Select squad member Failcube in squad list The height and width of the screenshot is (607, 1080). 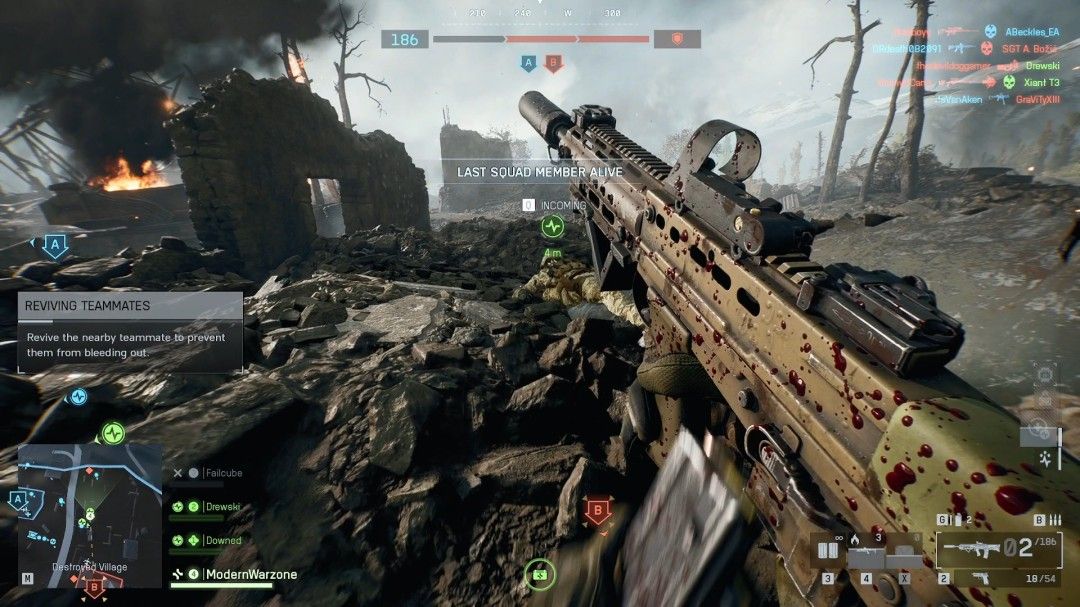[x=223, y=473]
